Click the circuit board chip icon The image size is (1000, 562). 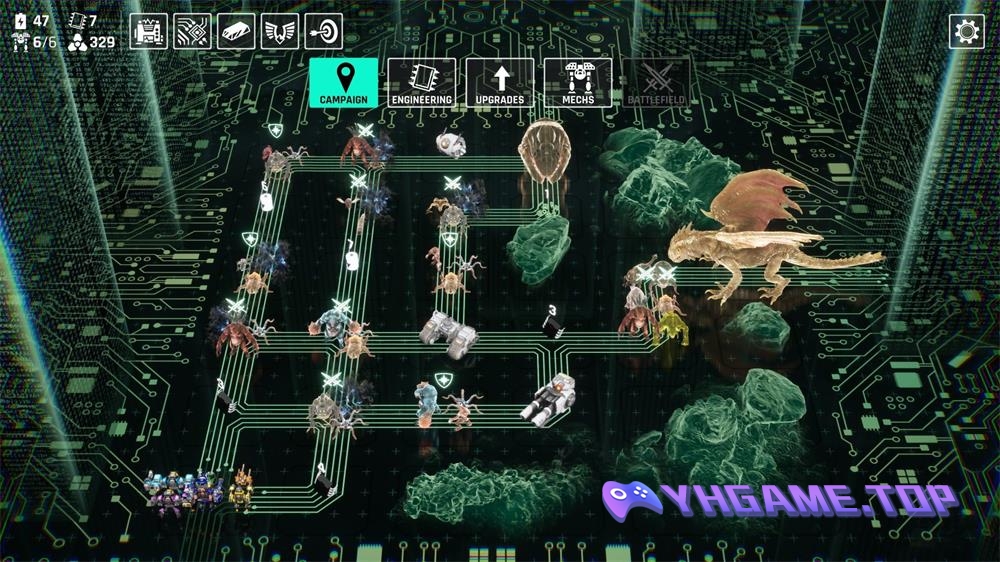192,31
